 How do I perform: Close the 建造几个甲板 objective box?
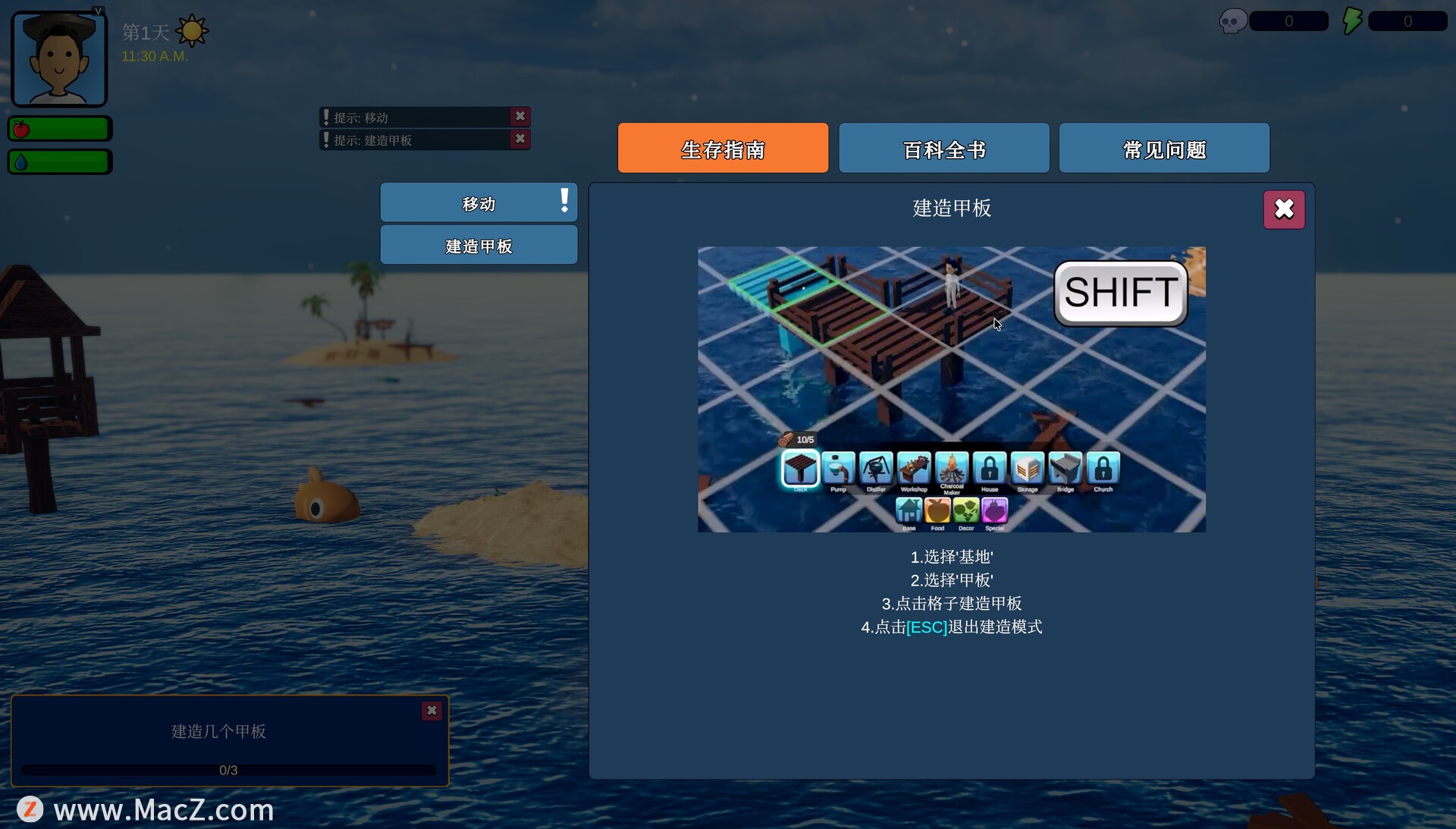click(431, 711)
